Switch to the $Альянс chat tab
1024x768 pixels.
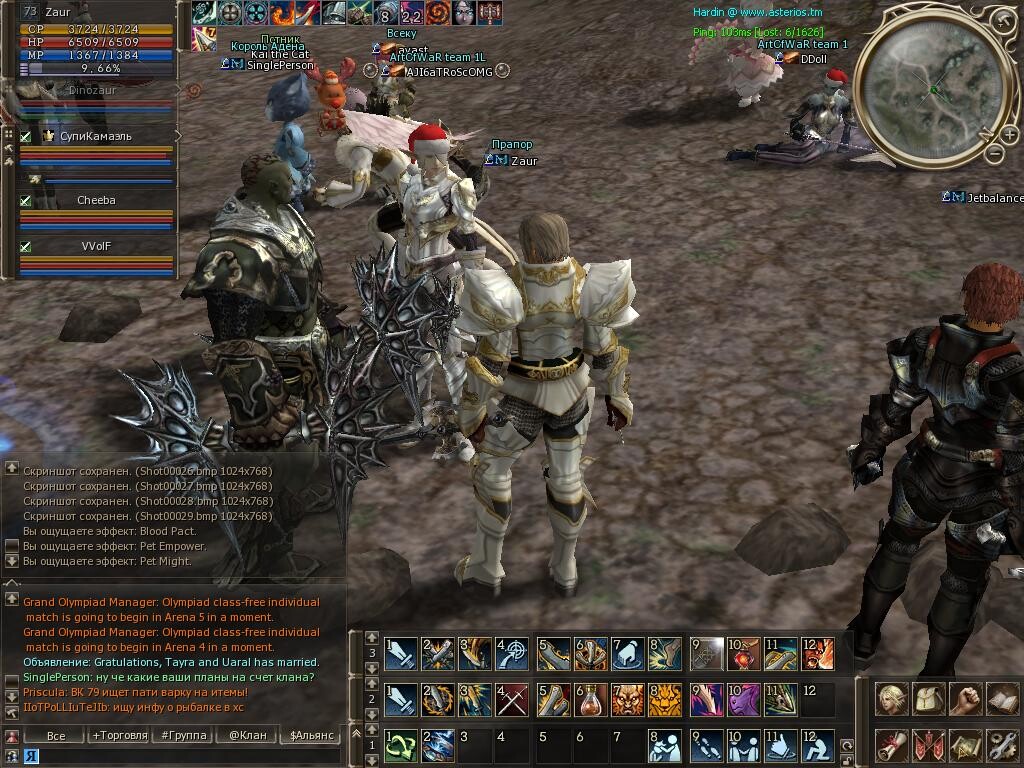click(x=309, y=735)
